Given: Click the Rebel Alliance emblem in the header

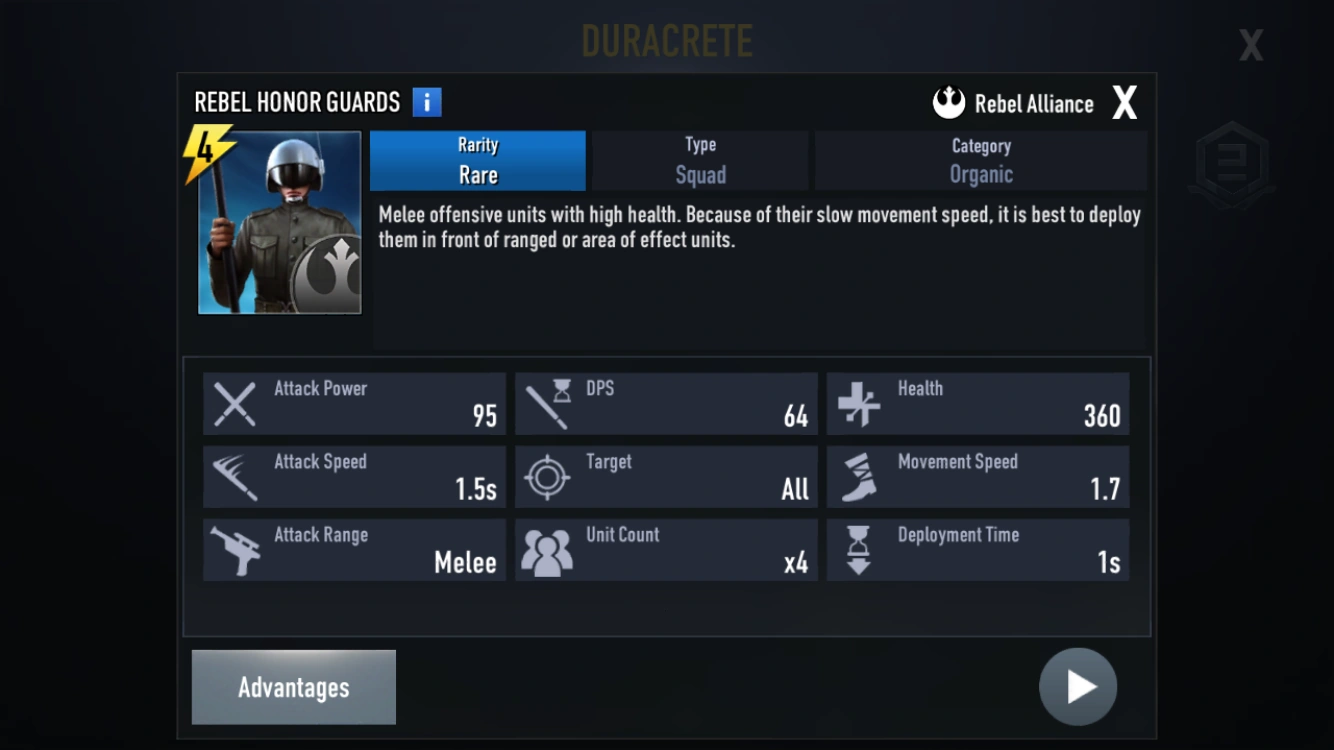Looking at the screenshot, I should 946,101.
